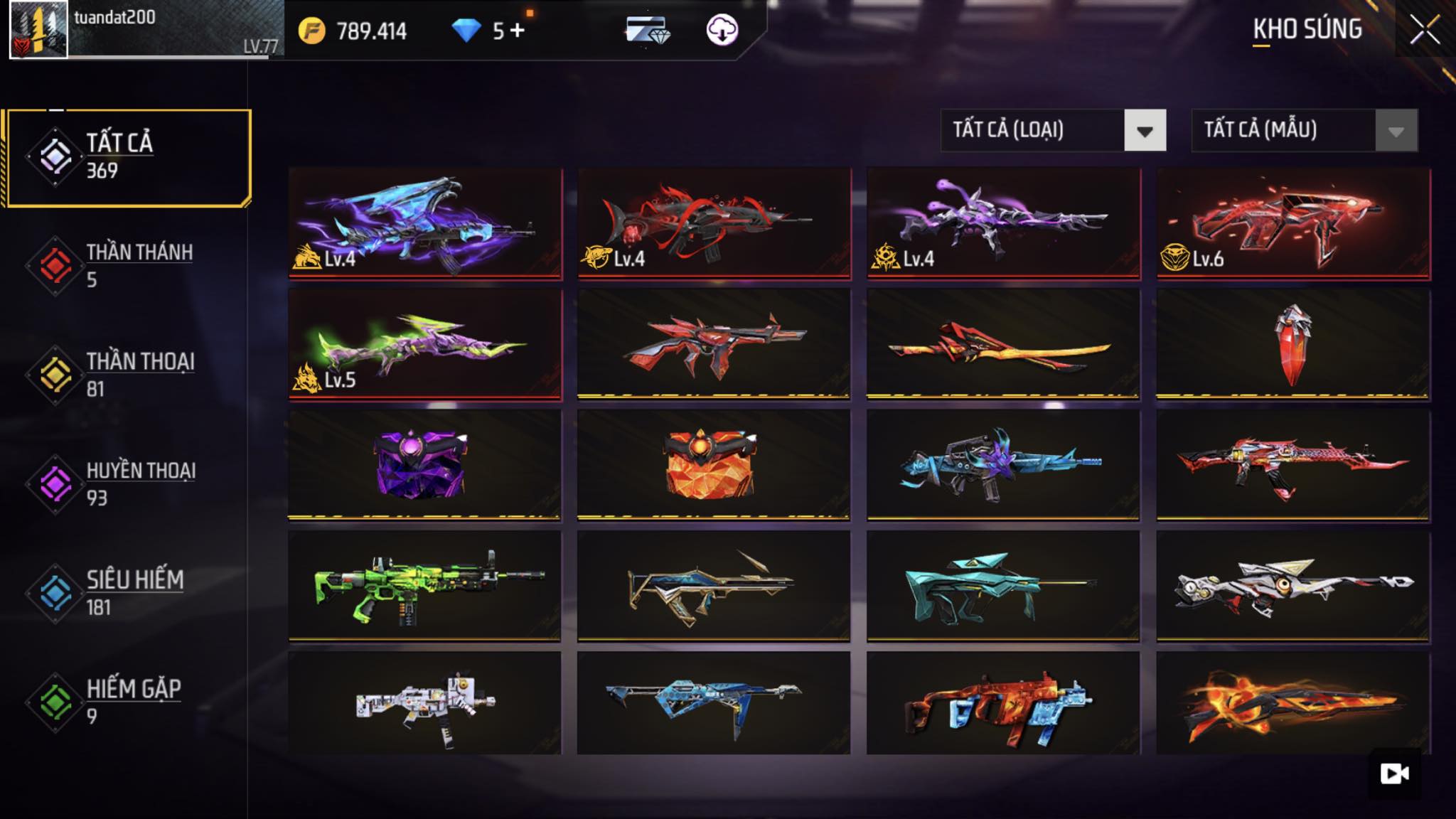Screen dimensions: 1456x819
Task: Choose the purple gem loot box skin
Action: 424,465
